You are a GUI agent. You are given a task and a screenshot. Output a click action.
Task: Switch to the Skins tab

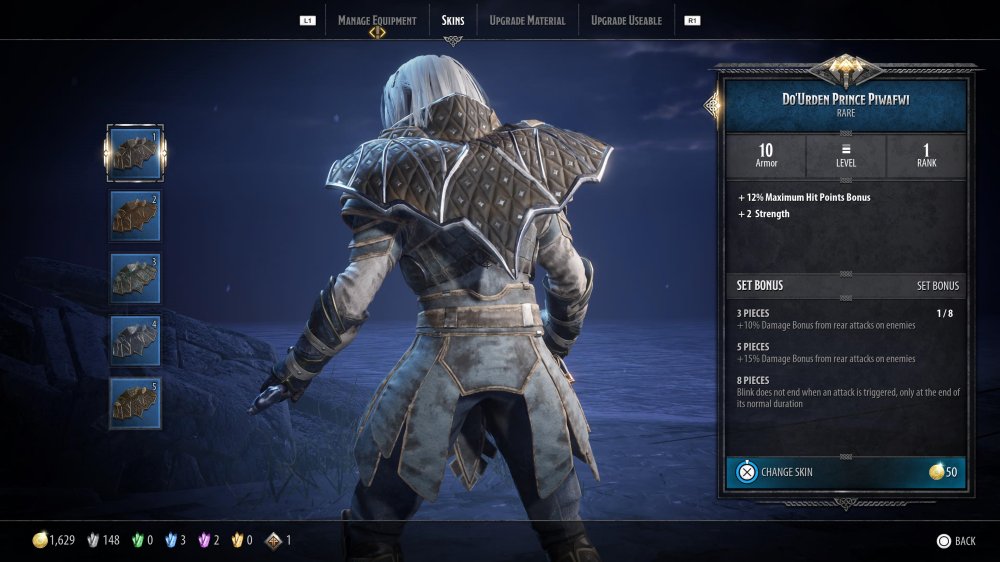point(453,20)
